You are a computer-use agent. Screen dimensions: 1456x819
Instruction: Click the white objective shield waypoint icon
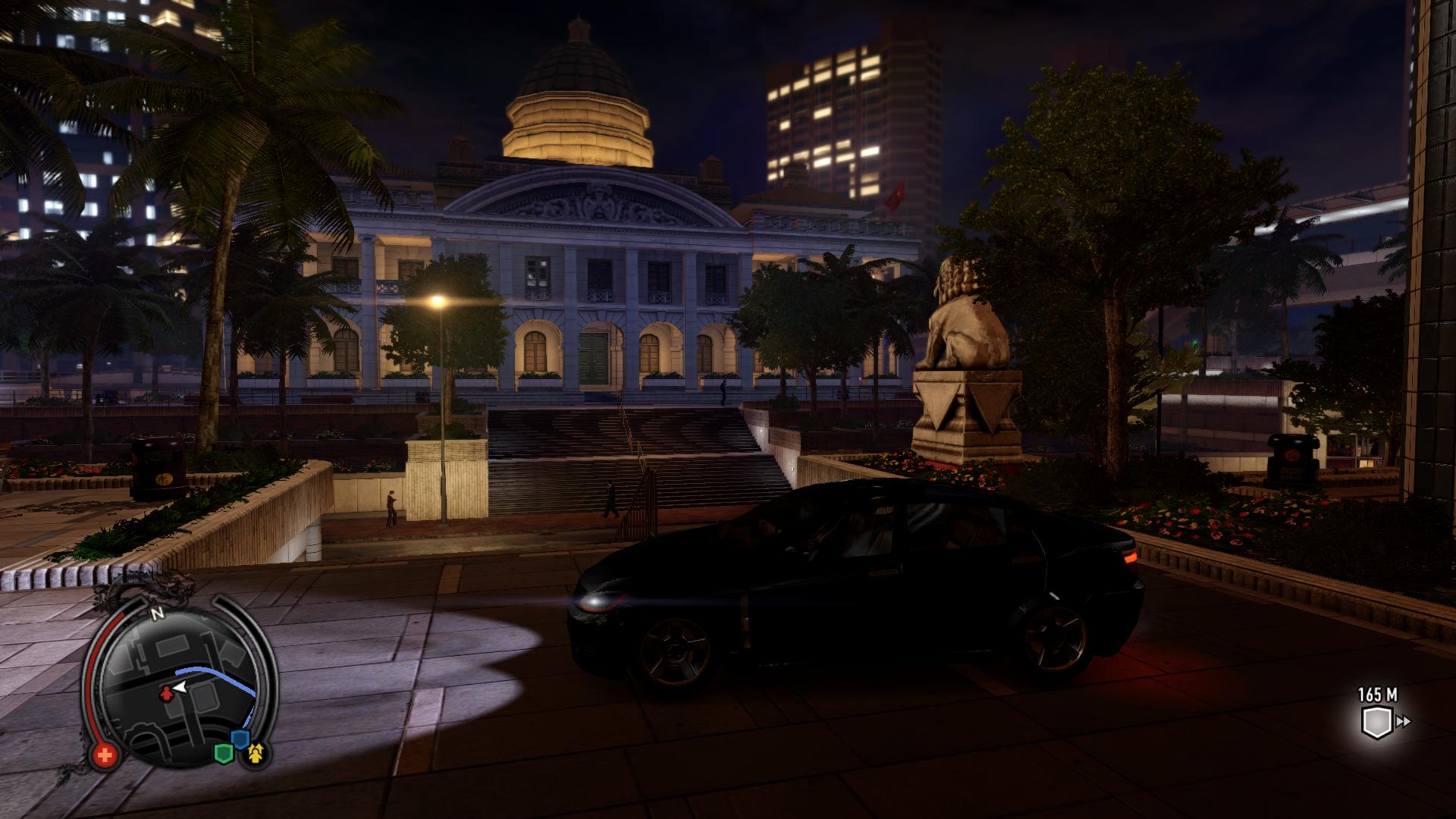pyautogui.click(x=1374, y=722)
